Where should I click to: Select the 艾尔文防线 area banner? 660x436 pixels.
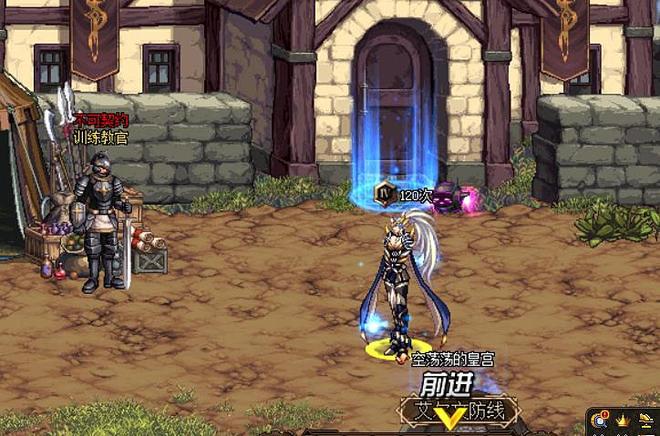tap(459, 410)
